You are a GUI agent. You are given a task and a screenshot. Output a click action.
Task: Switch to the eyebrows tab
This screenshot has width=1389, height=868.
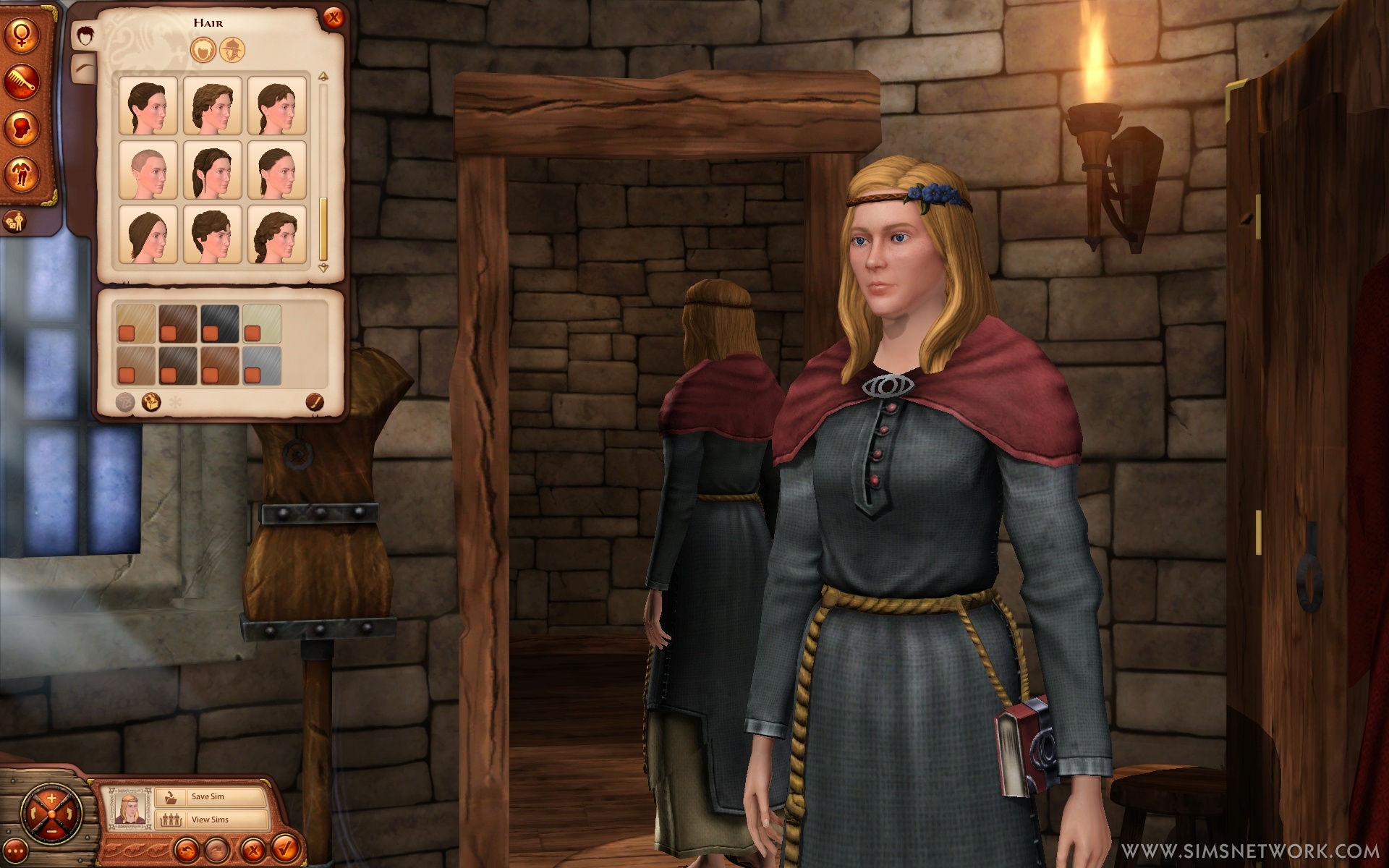pos(85,65)
